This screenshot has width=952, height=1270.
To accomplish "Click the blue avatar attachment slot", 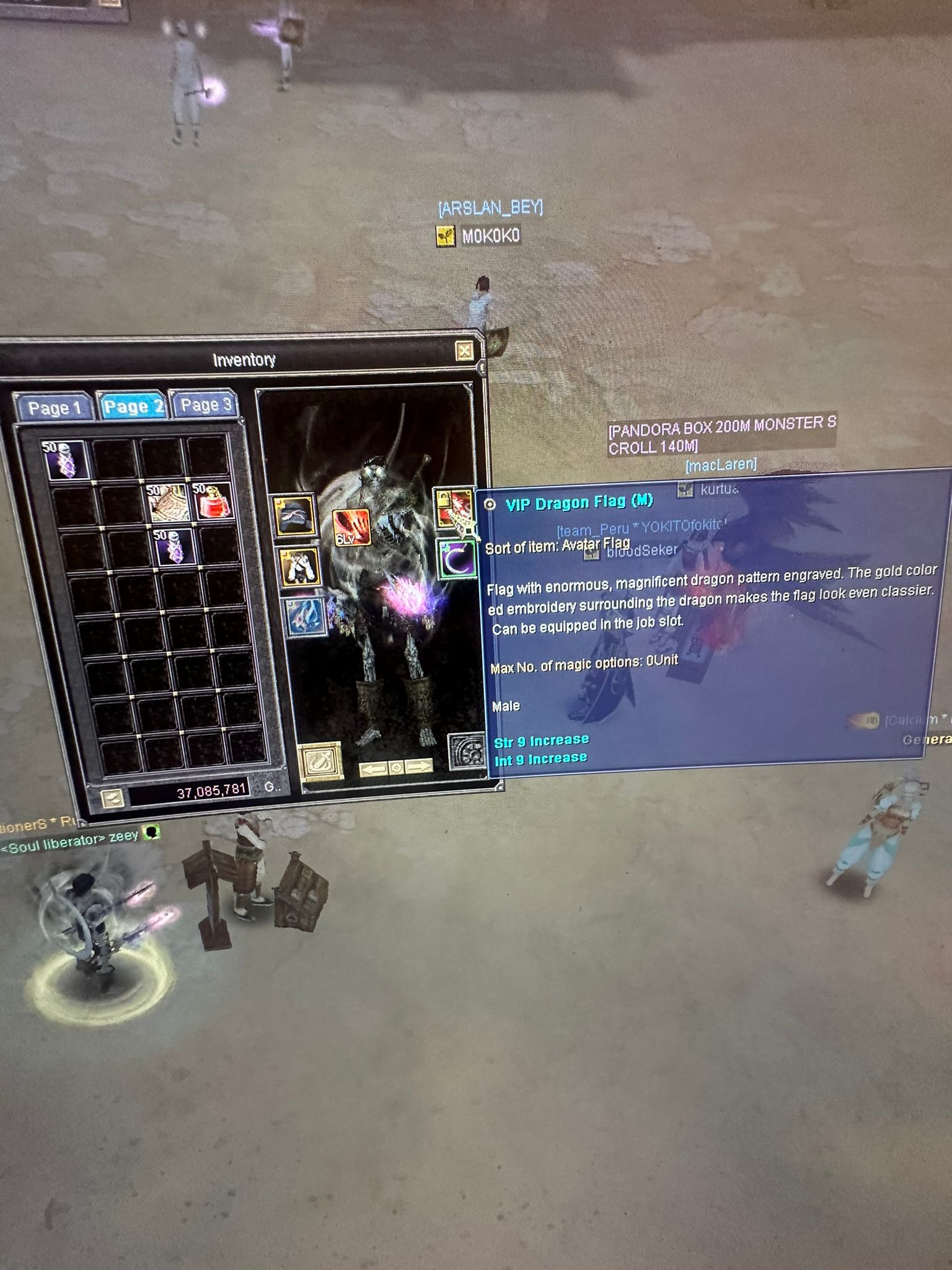I will [306, 617].
